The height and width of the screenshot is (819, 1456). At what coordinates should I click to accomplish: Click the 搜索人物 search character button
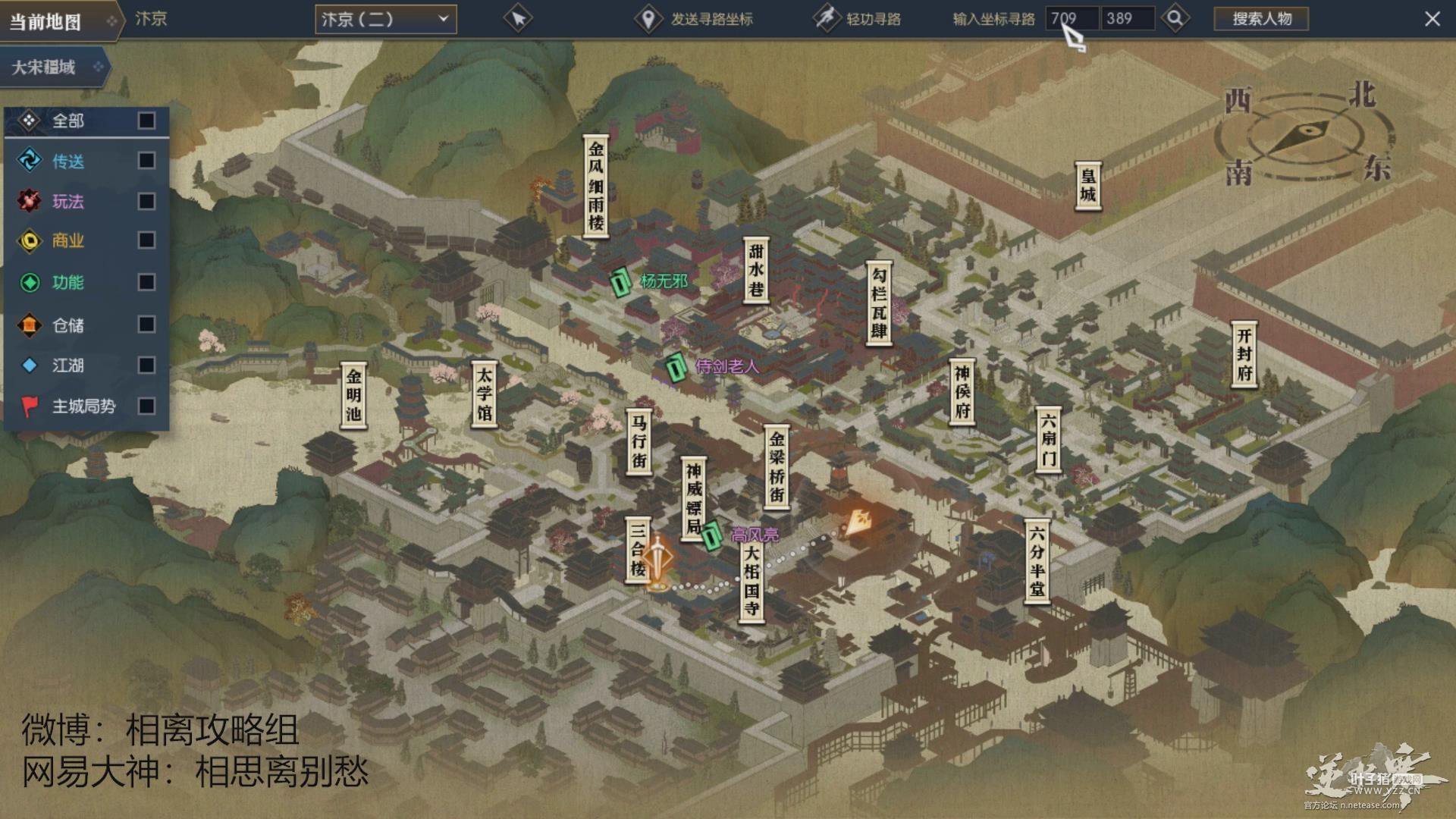(1261, 19)
